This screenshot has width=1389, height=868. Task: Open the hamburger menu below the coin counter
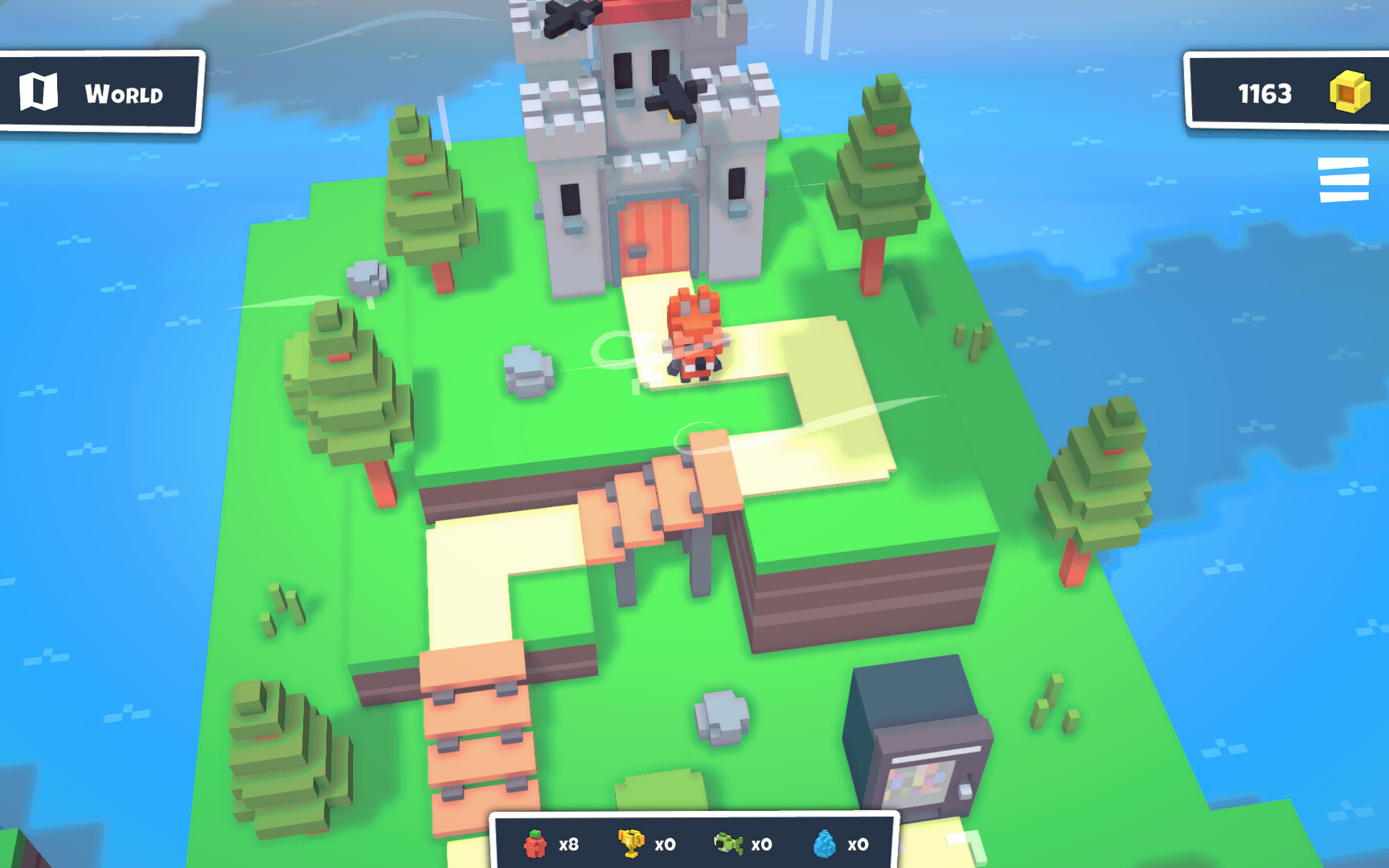click(x=1344, y=180)
